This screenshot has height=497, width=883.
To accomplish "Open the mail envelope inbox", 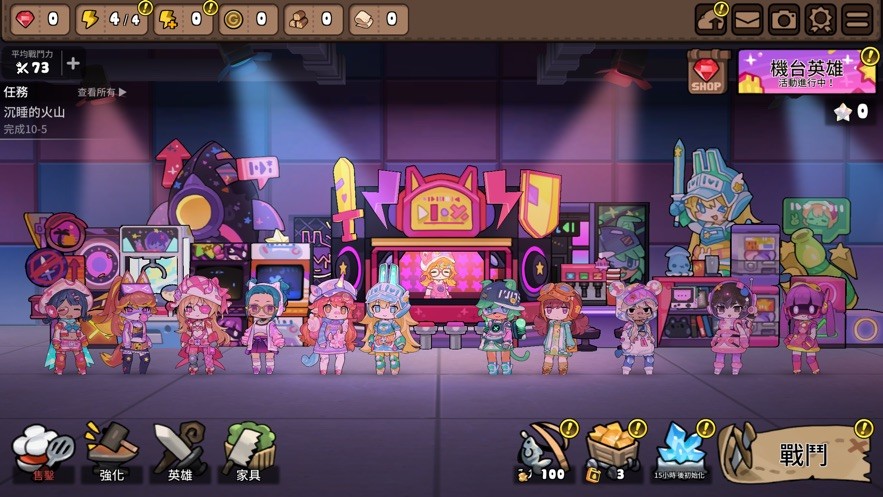I will 747,19.
